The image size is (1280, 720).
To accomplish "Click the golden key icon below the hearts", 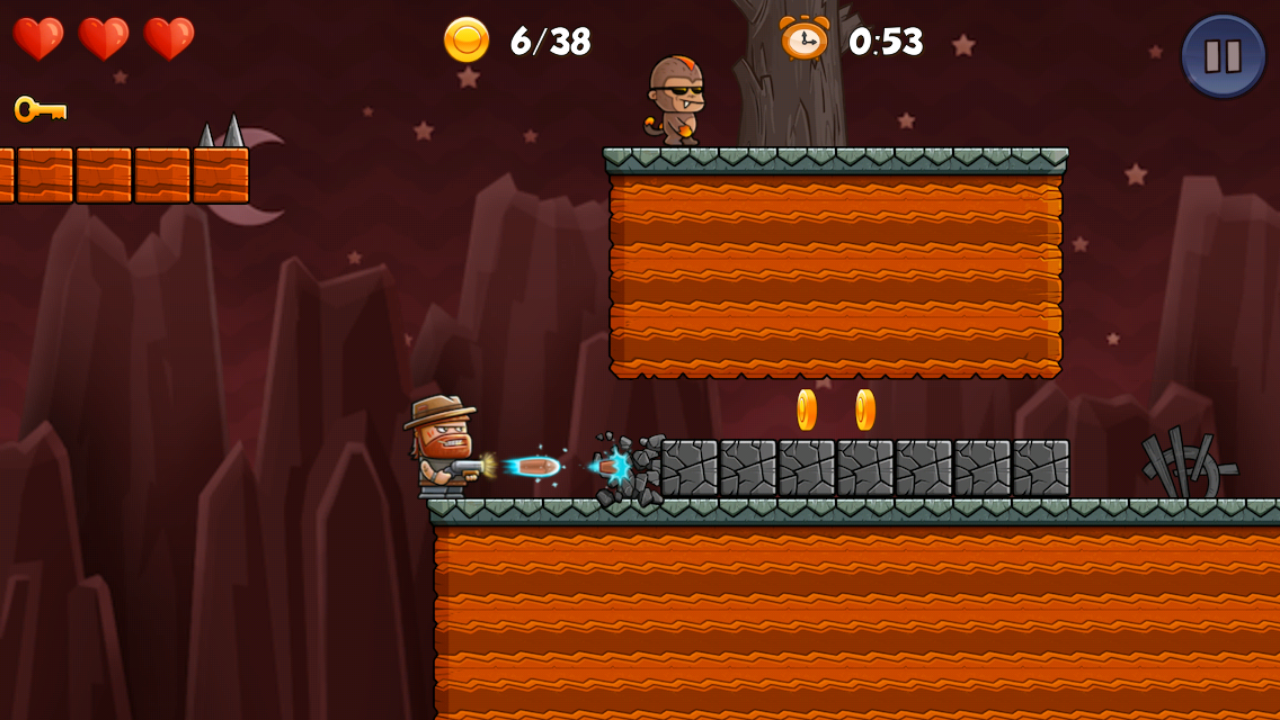I will pos(38,106).
